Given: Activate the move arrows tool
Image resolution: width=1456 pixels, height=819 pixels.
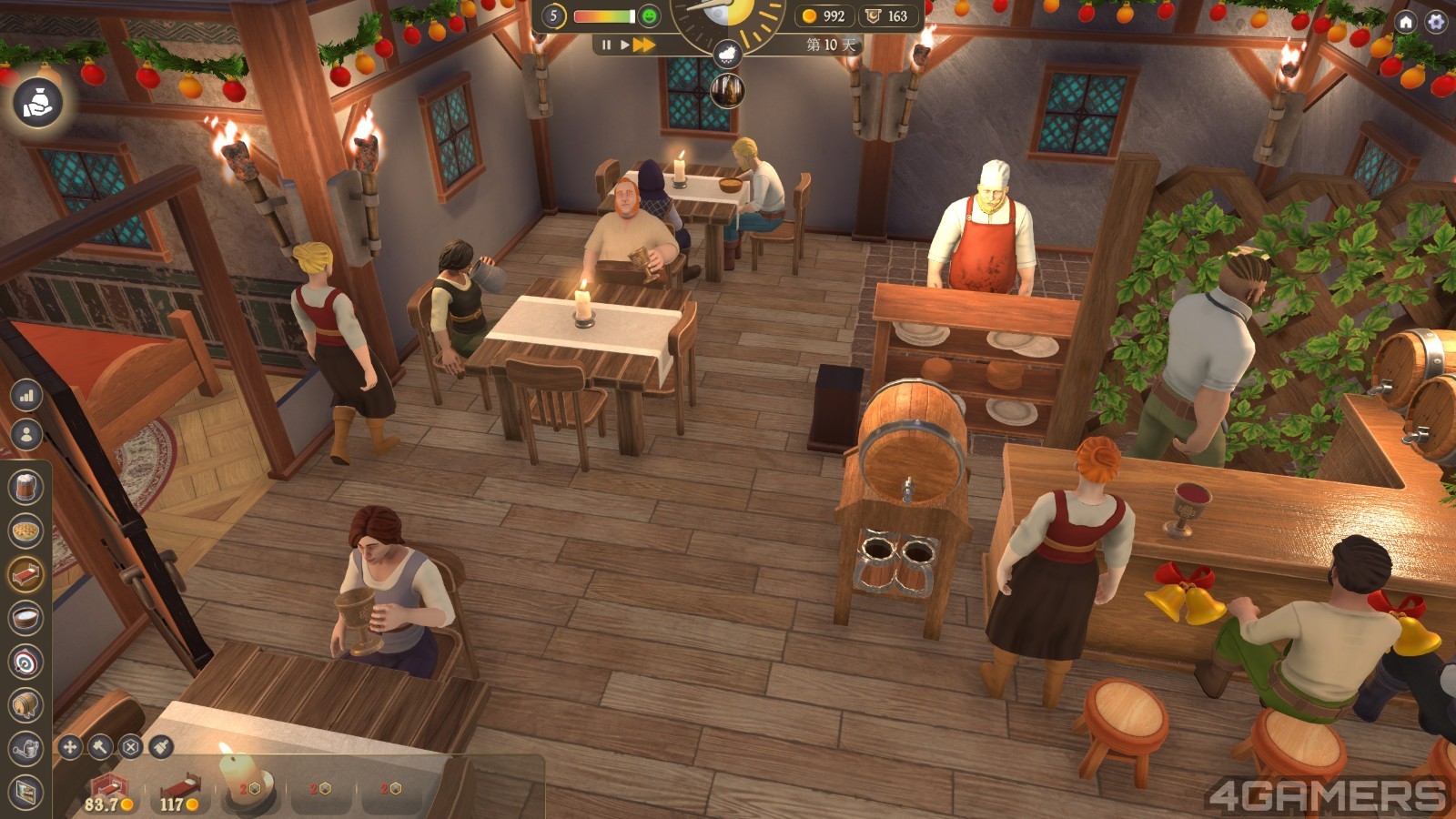Looking at the screenshot, I should (x=70, y=747).
